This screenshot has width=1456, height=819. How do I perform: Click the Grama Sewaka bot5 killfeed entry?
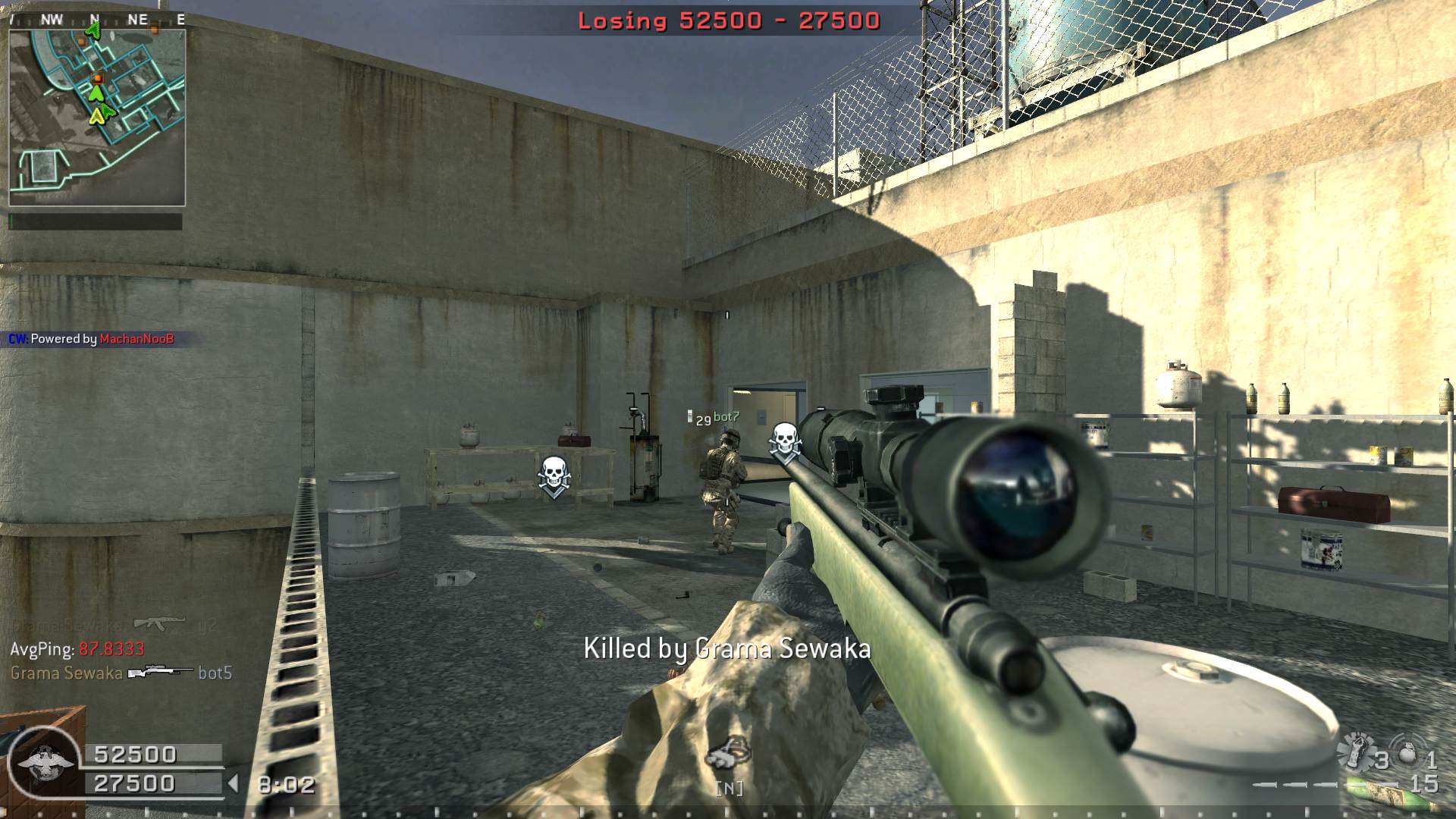point(121,673)
